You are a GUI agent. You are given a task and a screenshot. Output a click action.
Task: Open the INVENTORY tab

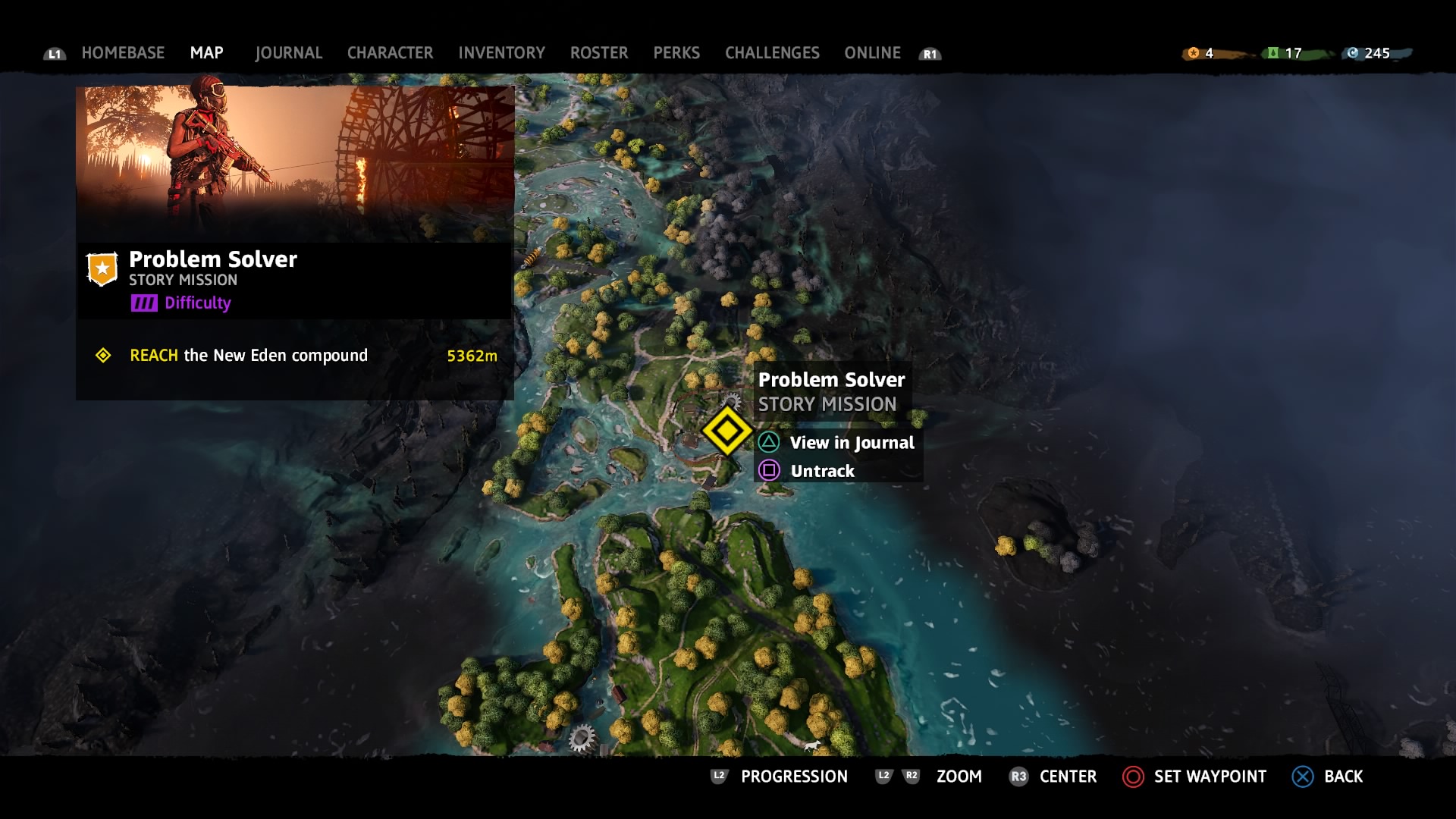(x=500, y=53)
